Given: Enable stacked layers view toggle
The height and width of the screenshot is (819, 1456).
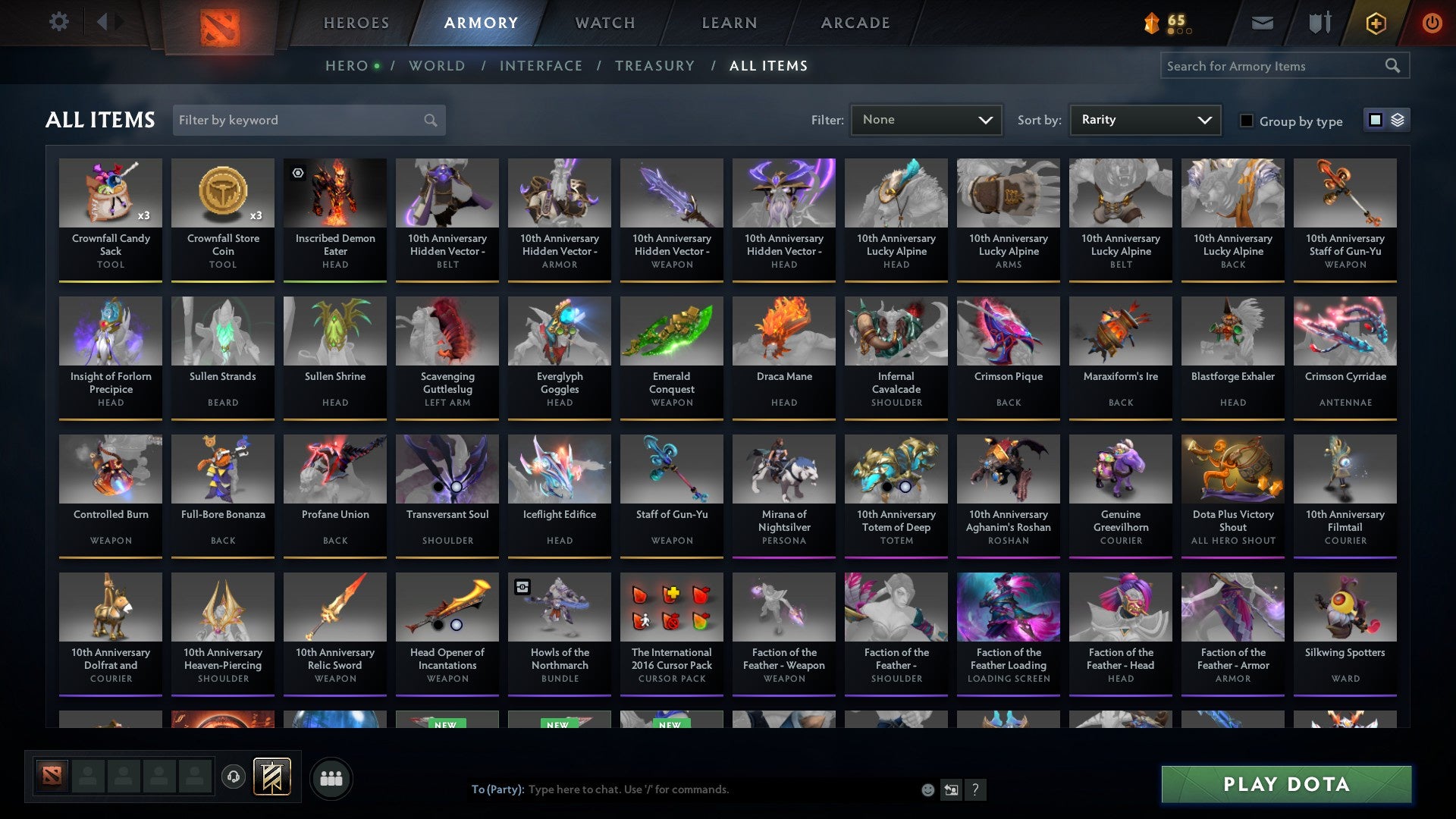Looking at the screenshot, I should coord(1396,120).
